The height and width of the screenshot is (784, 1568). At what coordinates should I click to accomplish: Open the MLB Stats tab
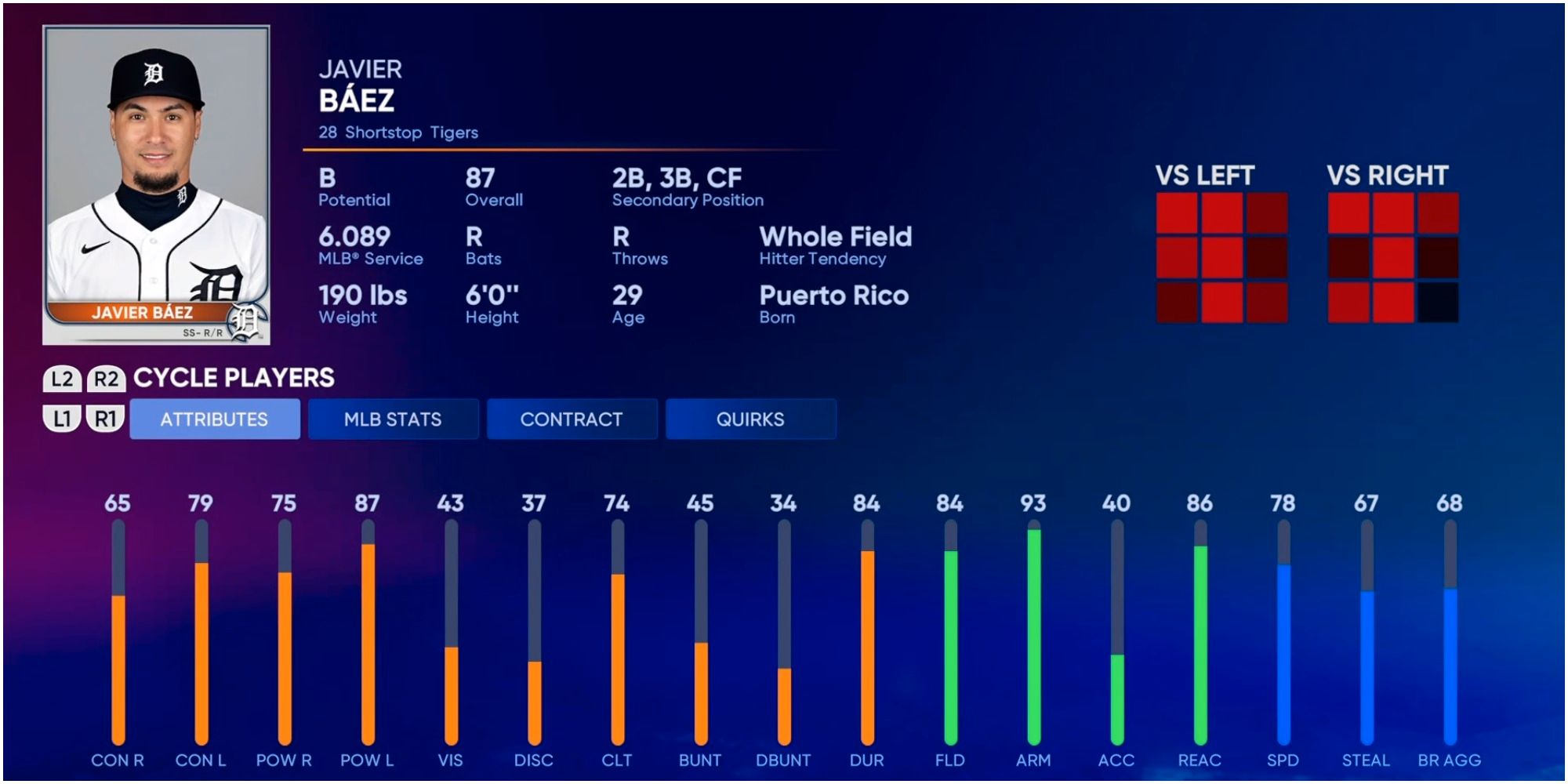click(393, 419)
